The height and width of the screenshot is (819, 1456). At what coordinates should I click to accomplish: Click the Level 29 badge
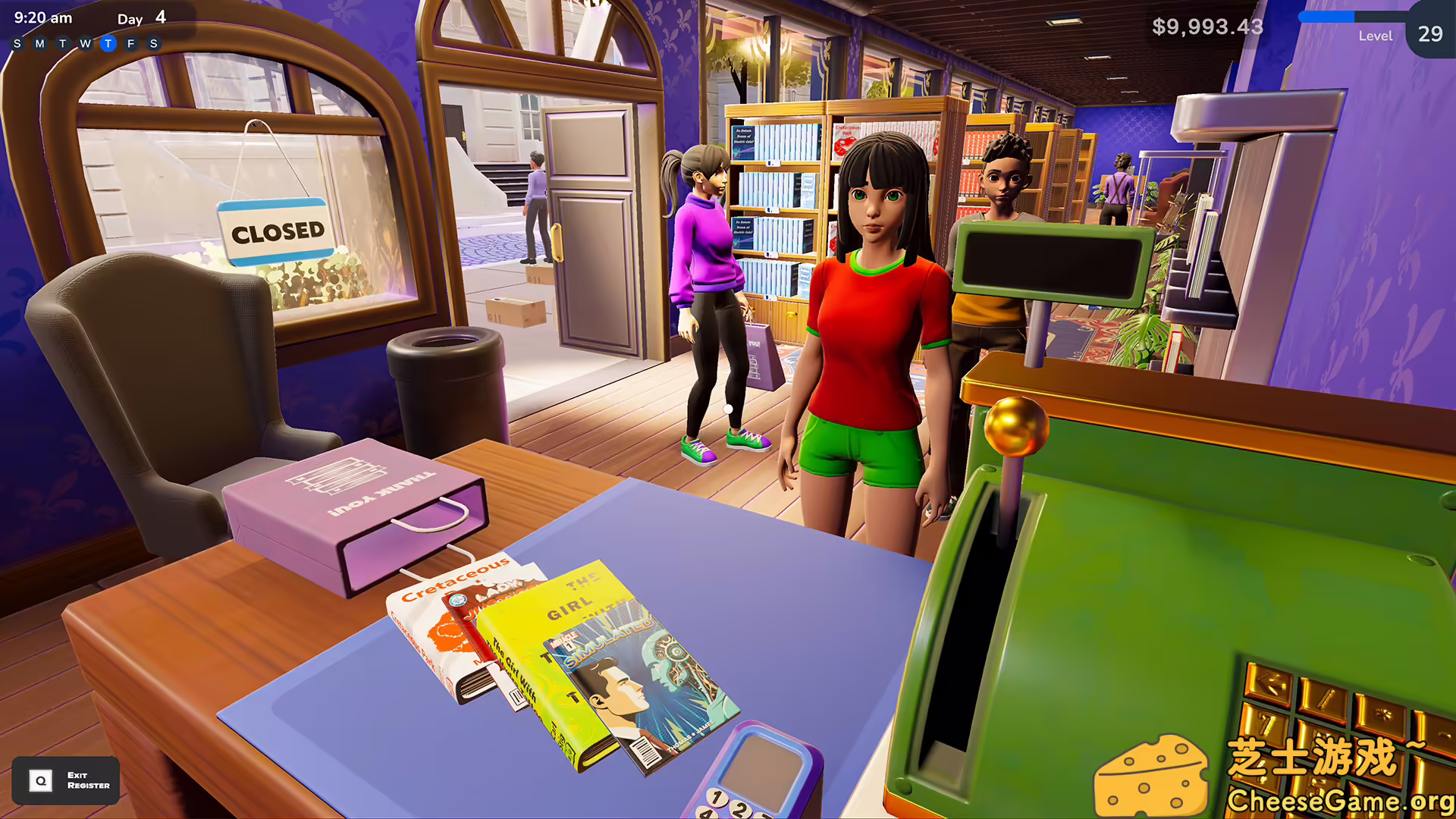point(1429,33)
